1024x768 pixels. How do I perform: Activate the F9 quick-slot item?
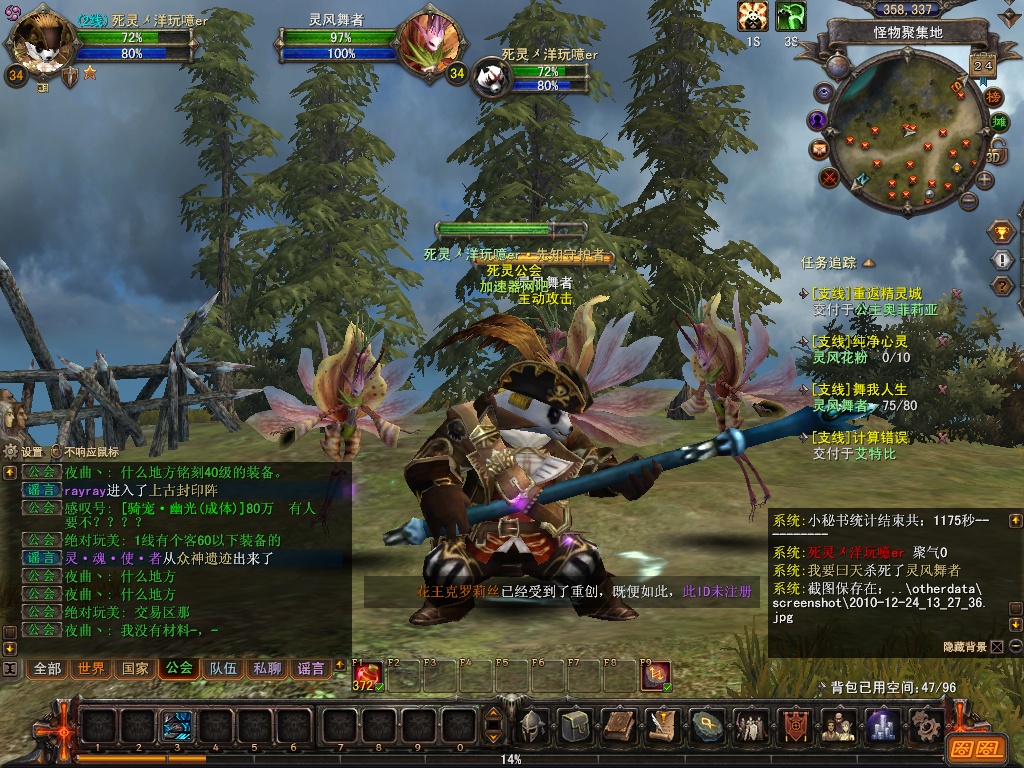click(x=655, y=677)
